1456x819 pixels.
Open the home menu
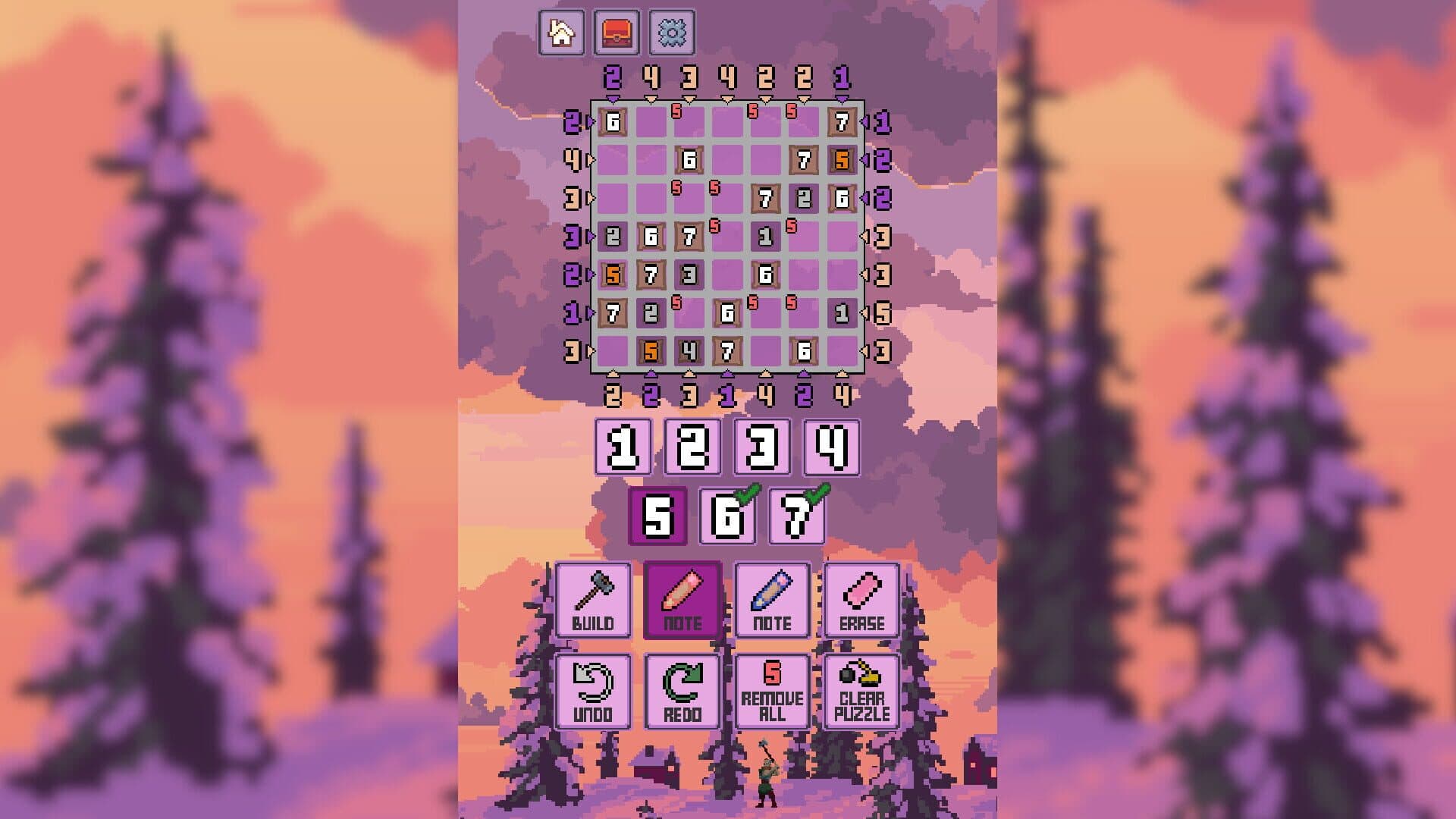tap(561, 33)
